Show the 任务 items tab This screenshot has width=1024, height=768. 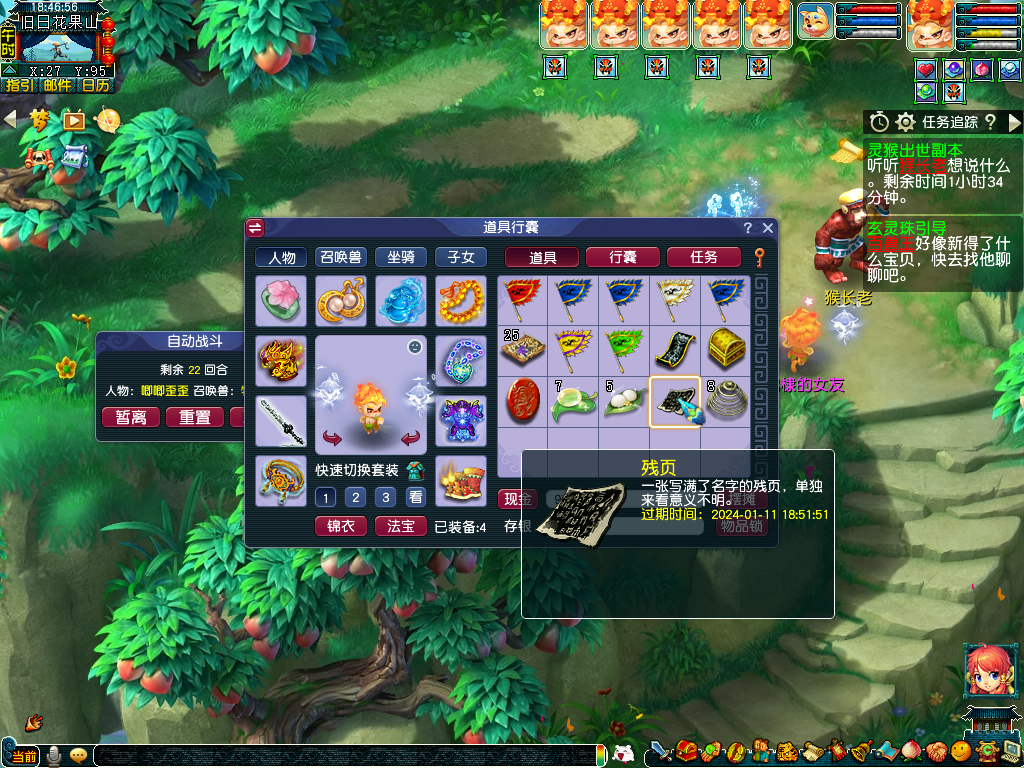(703, 257)
